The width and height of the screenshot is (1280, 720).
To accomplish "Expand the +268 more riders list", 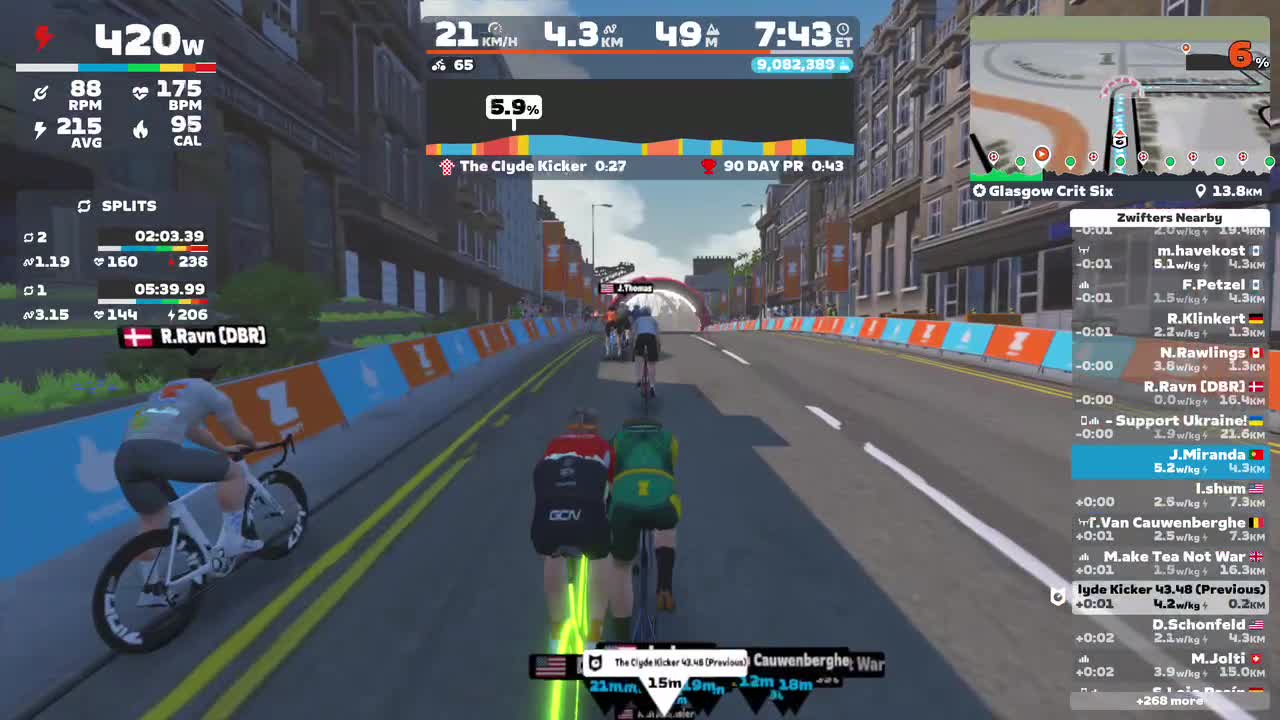I will pyautogui.click(x=1169, y=701).
